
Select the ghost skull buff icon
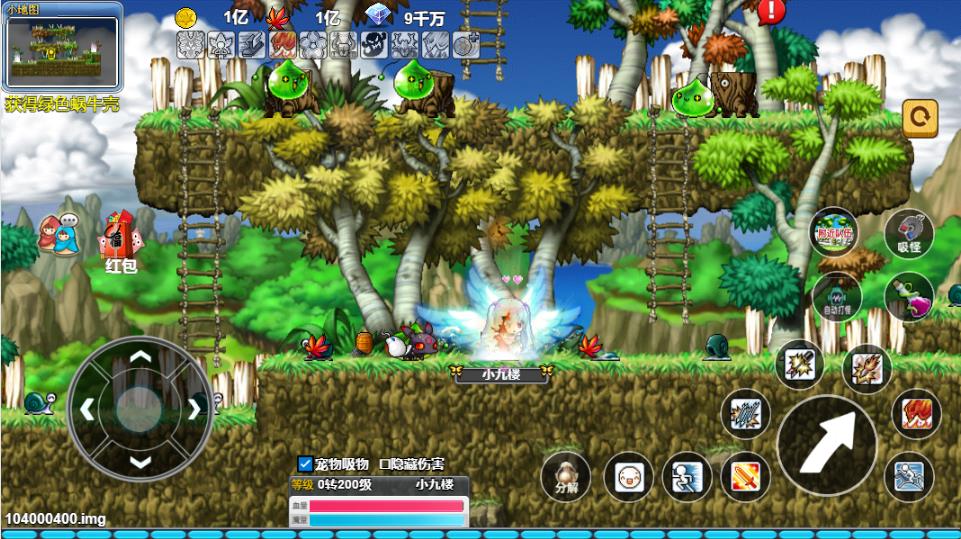[375, 45]
